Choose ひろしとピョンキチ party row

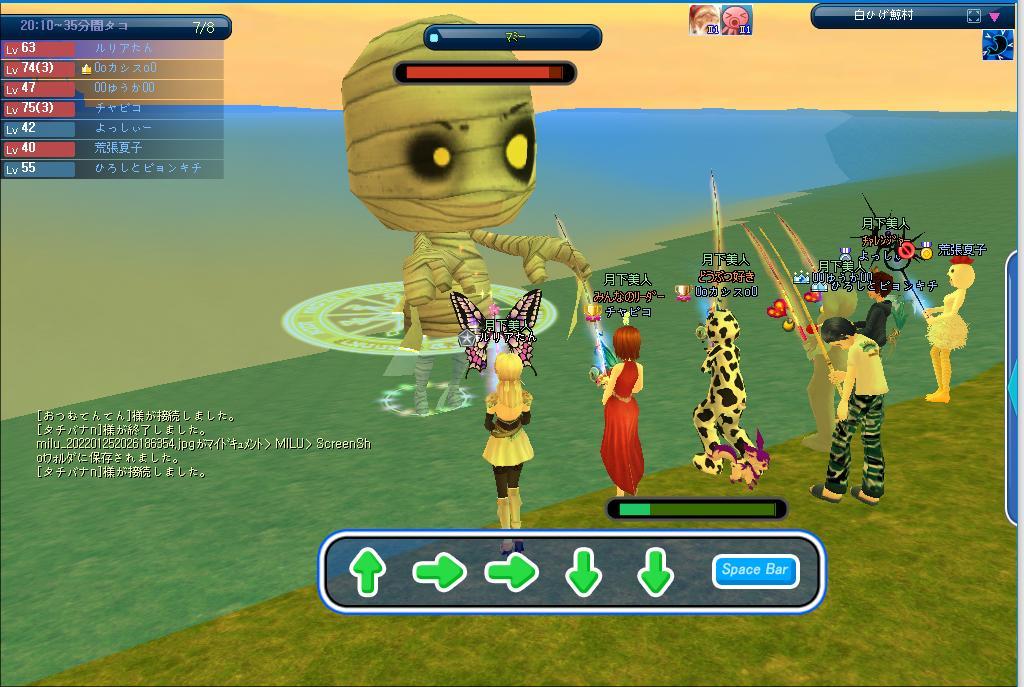pyautogui.click(x=112, y=168)
